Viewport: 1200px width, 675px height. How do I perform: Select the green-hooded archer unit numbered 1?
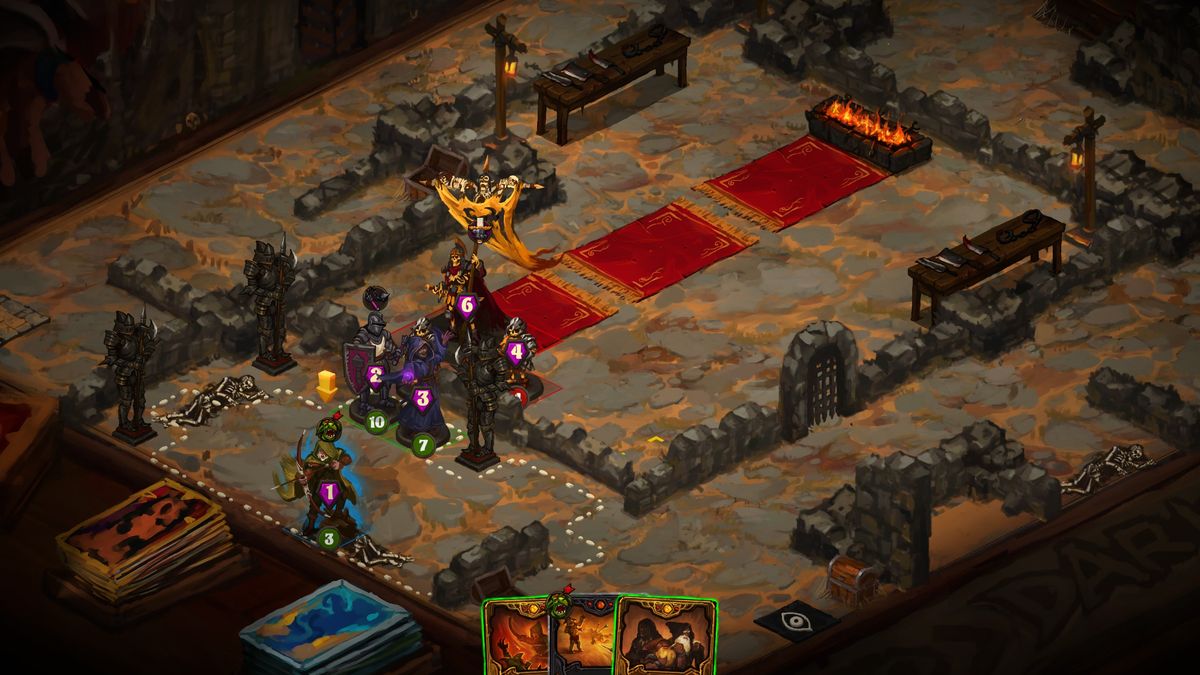[x=328, y=480]
